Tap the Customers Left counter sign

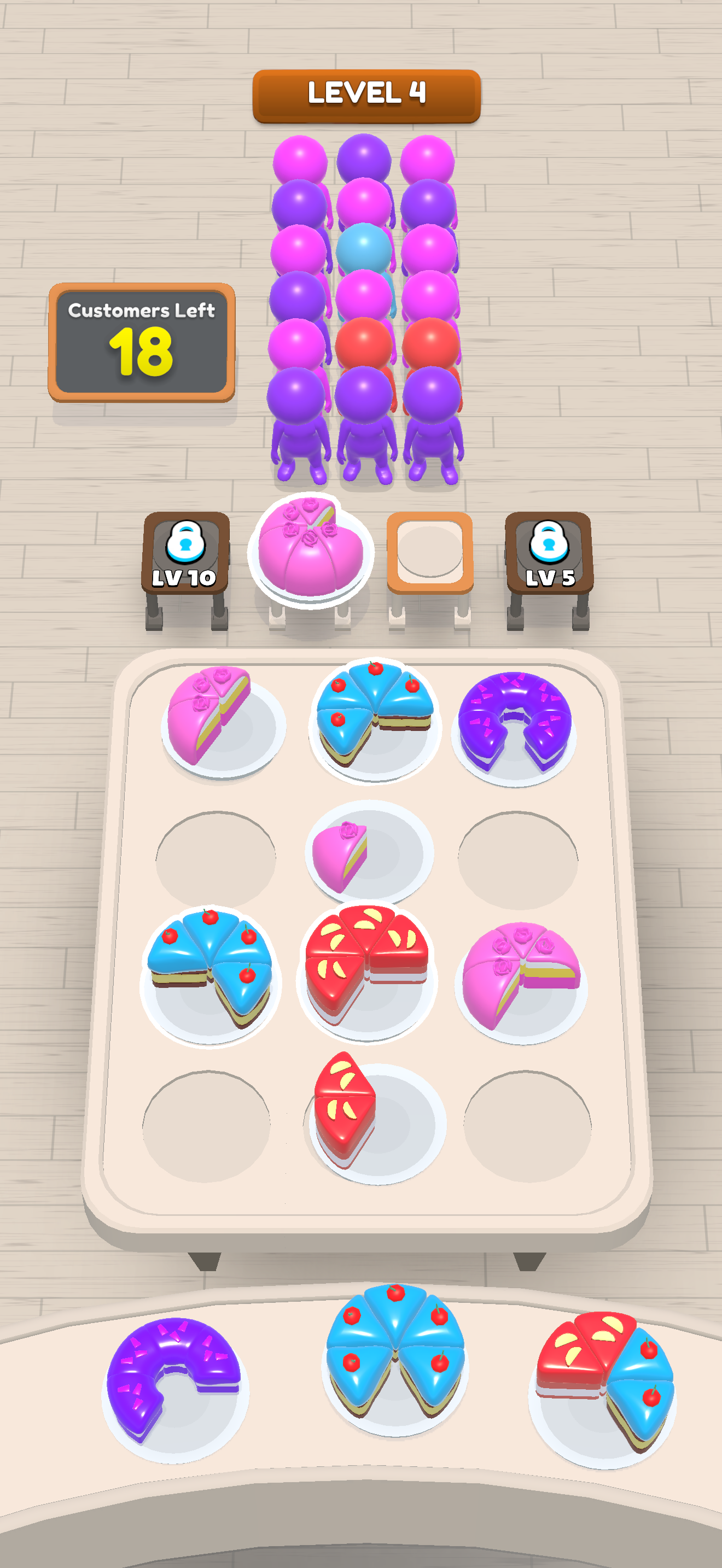click(143, 341)
